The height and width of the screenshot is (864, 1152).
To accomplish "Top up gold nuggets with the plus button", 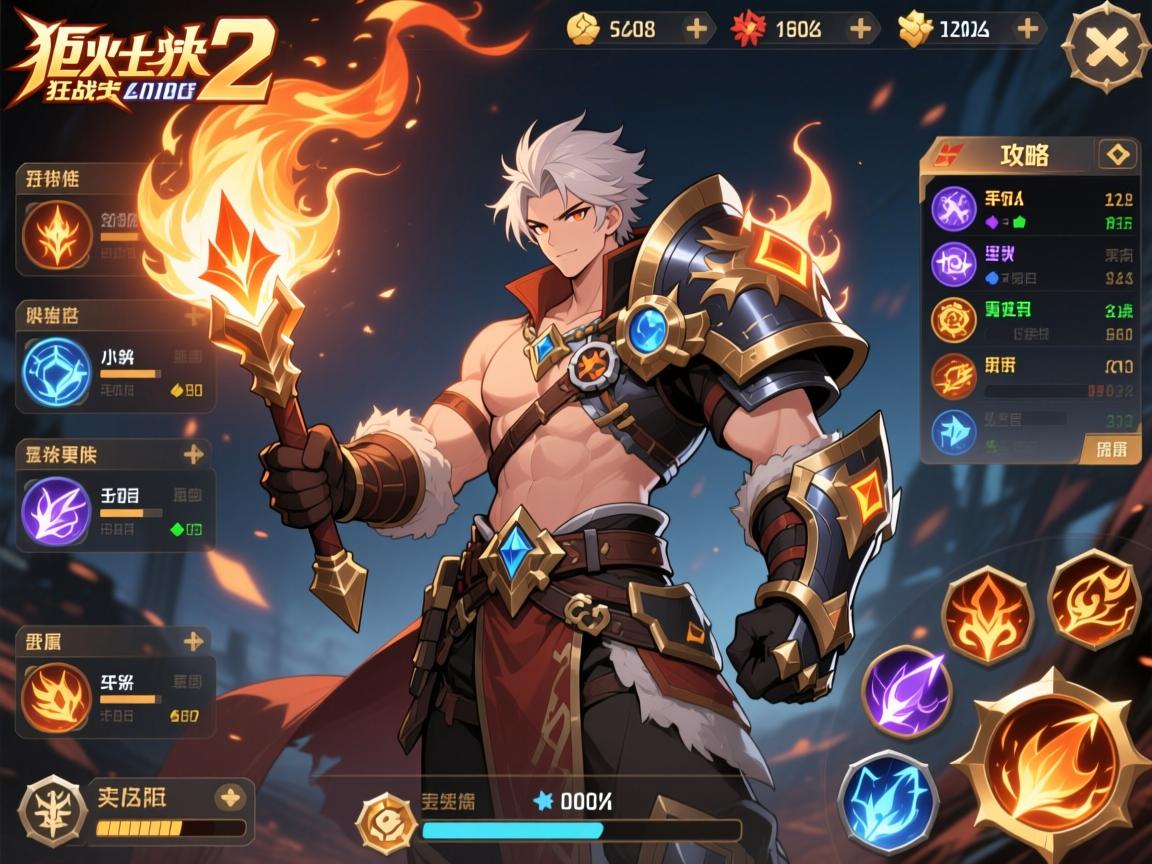I will (1026, 29).
